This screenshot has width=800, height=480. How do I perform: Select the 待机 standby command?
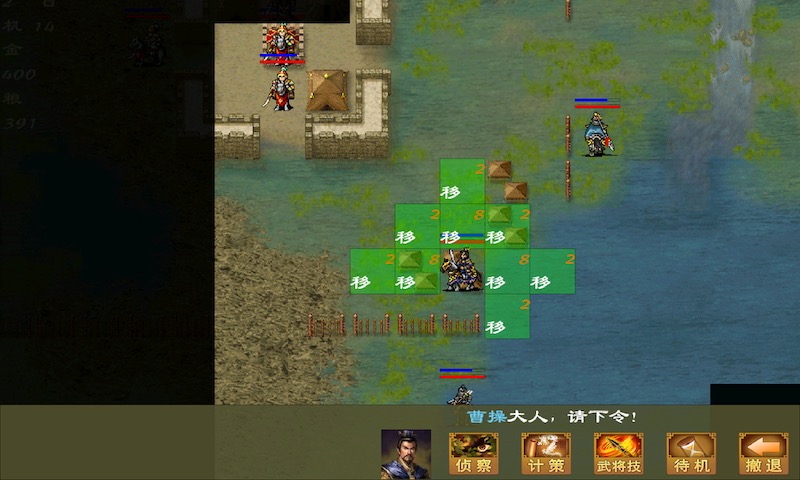pos(691,453)
